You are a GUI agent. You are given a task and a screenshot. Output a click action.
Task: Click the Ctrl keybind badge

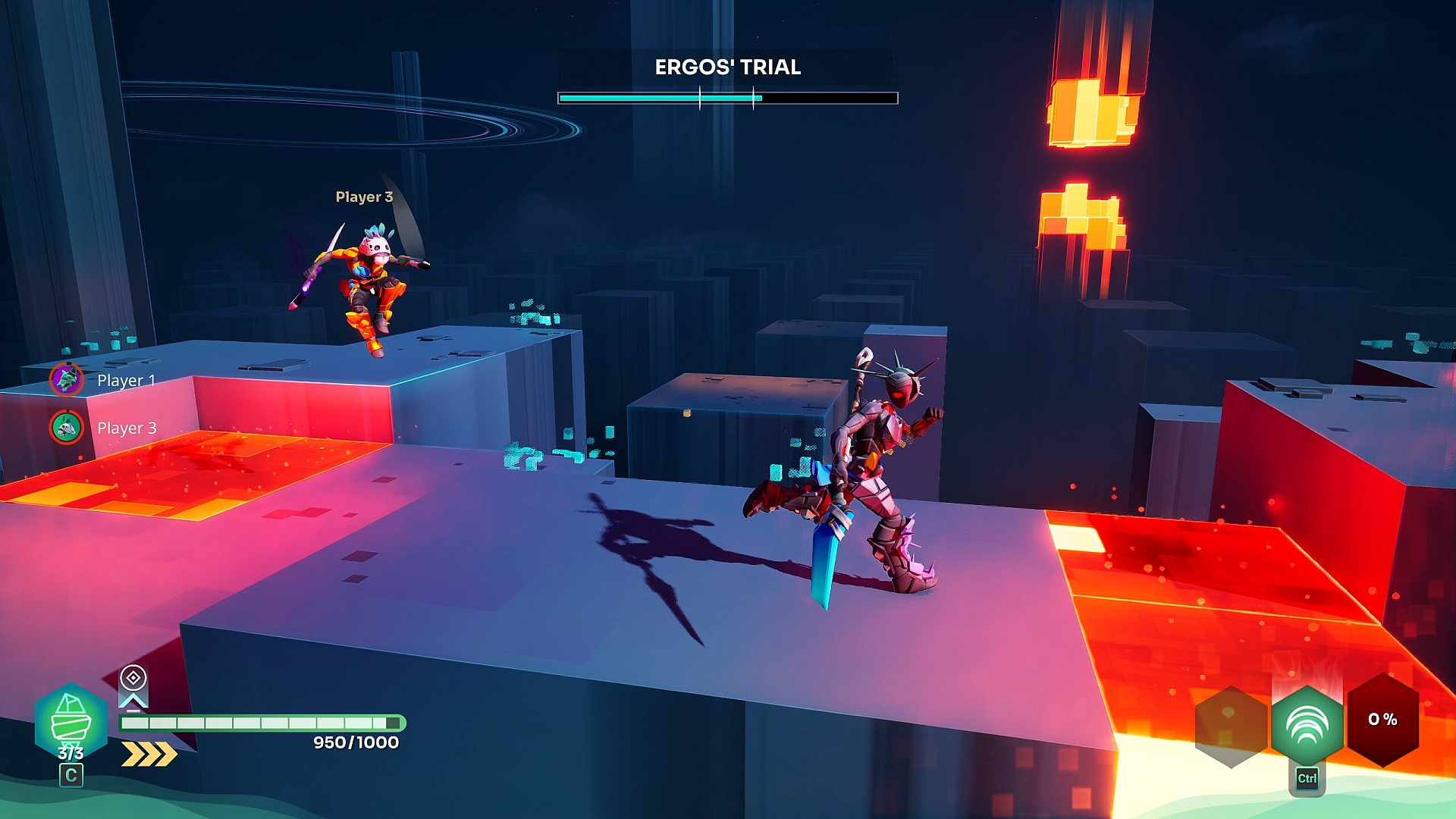point(1307,777)
